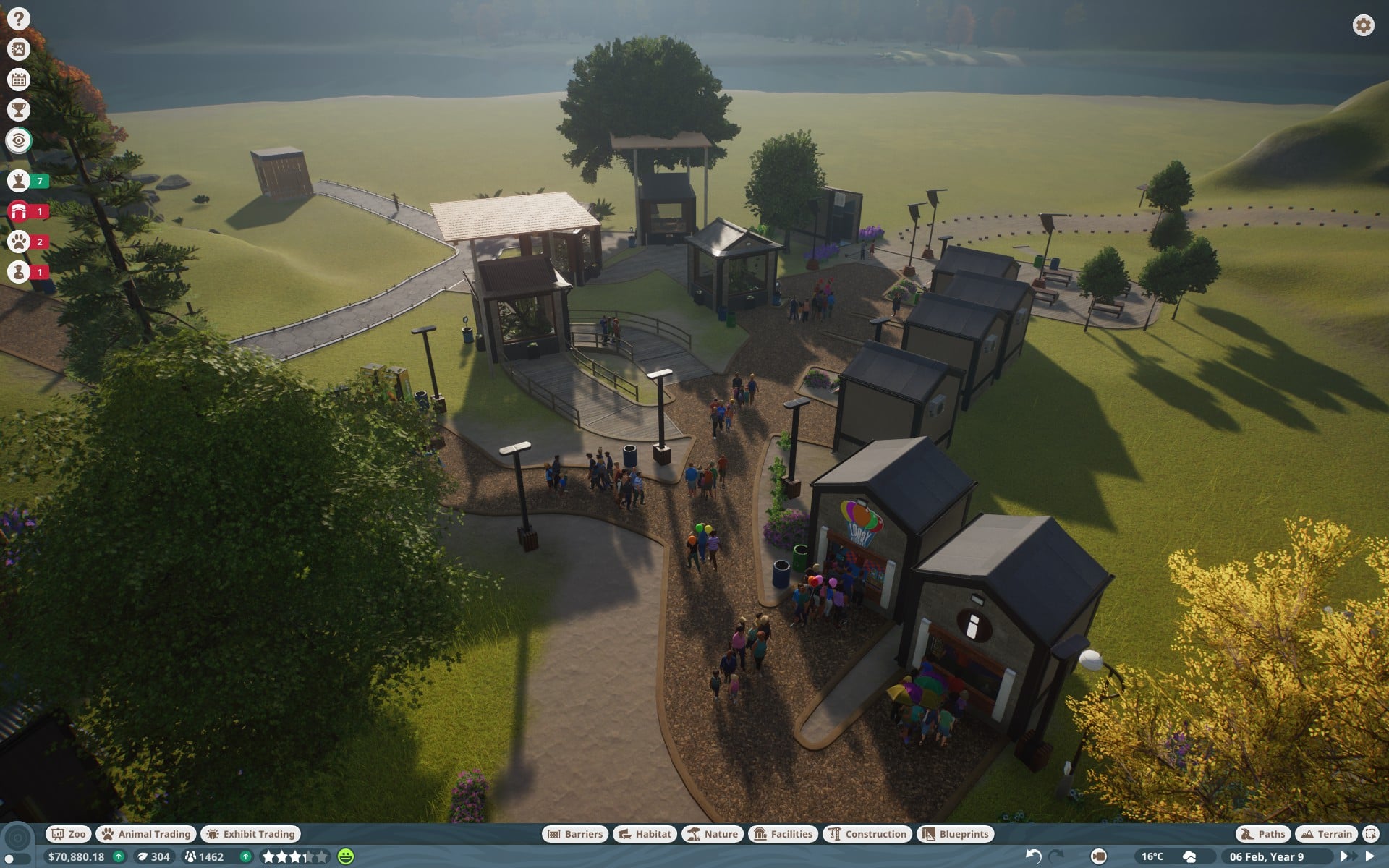Show the calendar events panel

(19, 80)
